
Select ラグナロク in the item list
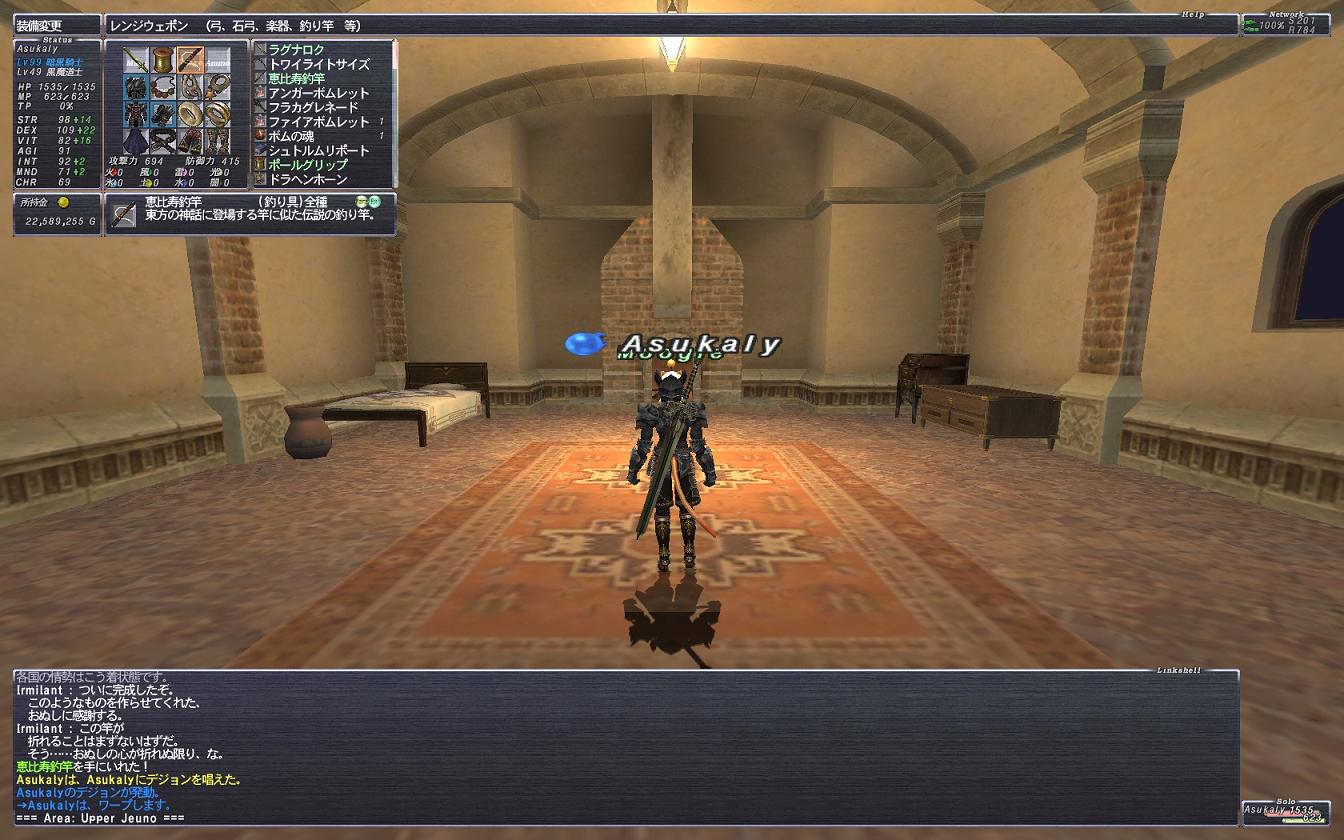[310, 50]
